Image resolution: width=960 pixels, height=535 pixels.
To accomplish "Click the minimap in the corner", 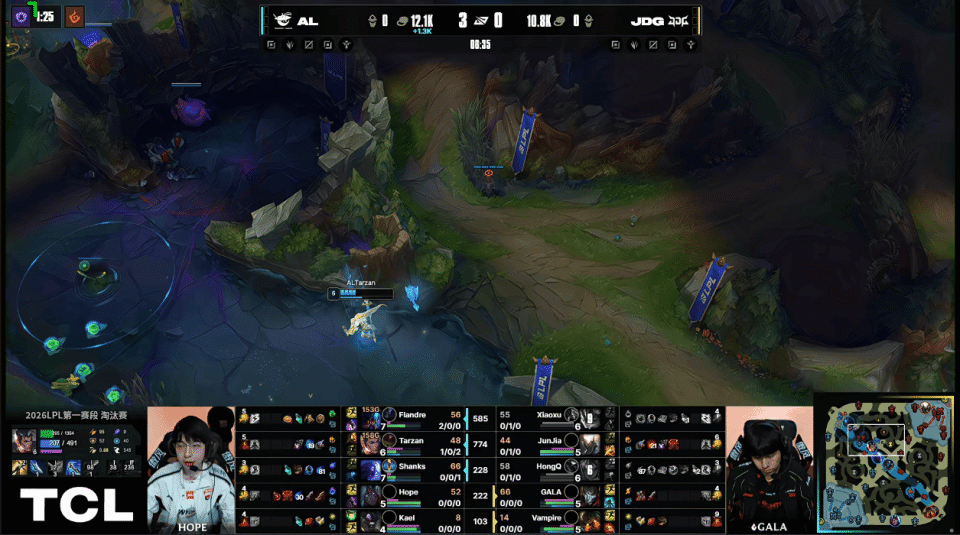I will pyautogui.click(x=886, y=466).
